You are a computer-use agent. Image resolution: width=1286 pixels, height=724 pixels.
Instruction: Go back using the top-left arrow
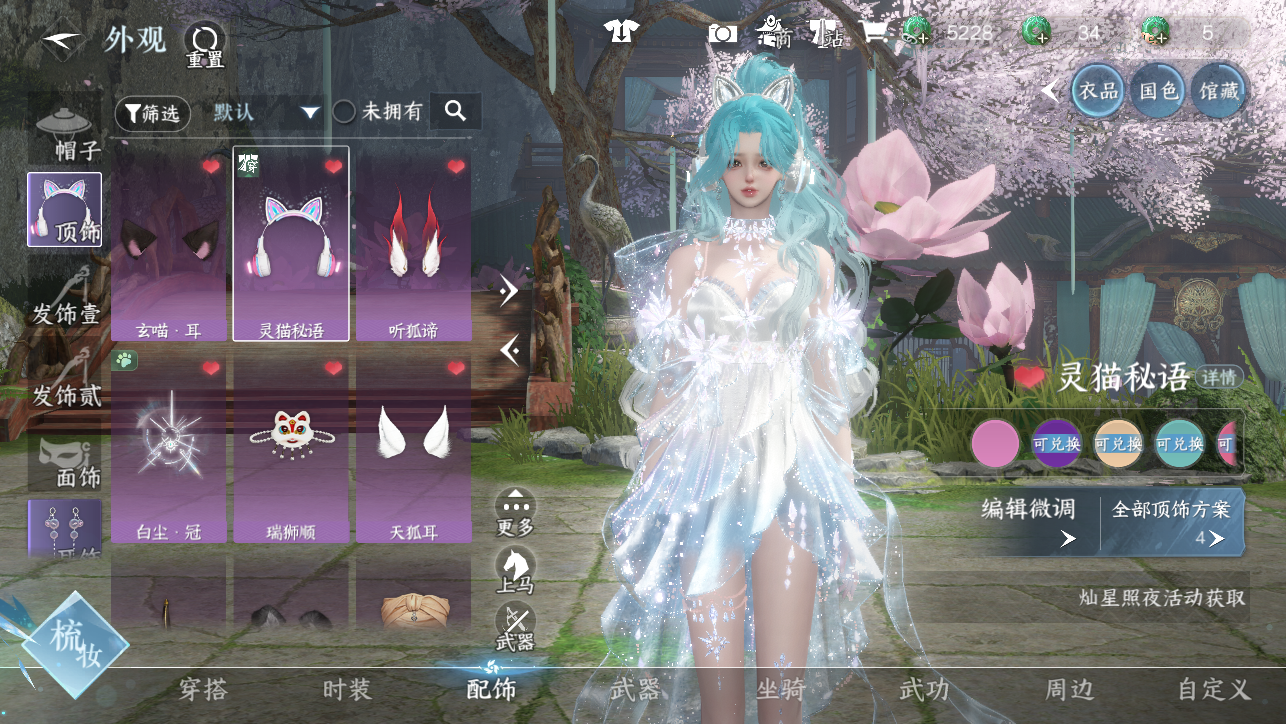point(62,41)
